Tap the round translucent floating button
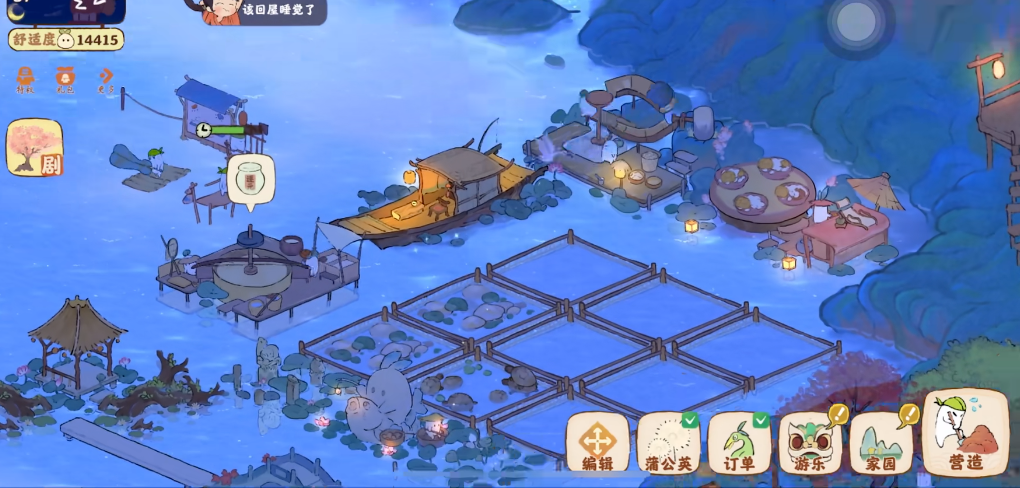 point(856,23)
